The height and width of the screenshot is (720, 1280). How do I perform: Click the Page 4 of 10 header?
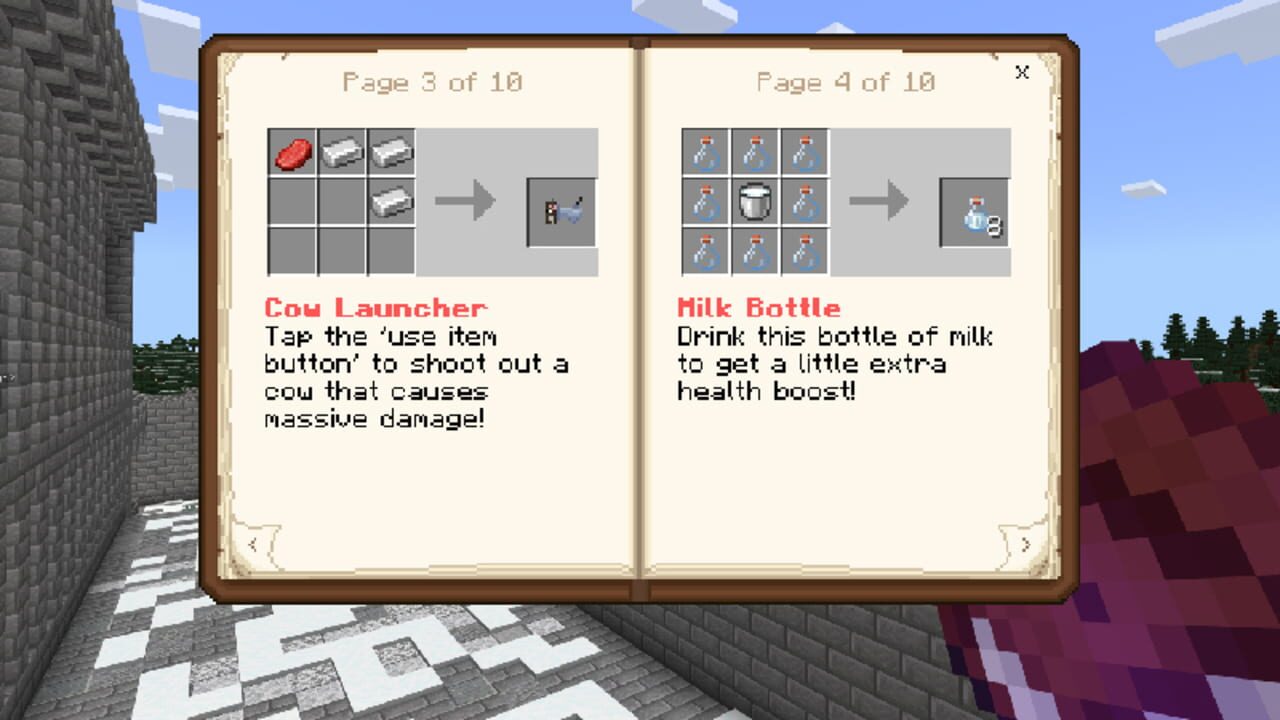pyautogui.click(x=846, y=82)
